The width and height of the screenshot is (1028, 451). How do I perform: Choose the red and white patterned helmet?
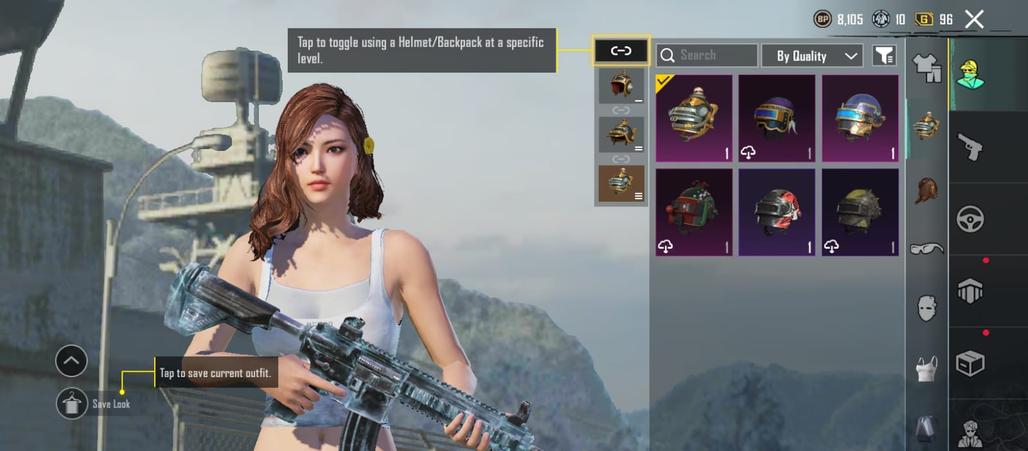[777, 212]
